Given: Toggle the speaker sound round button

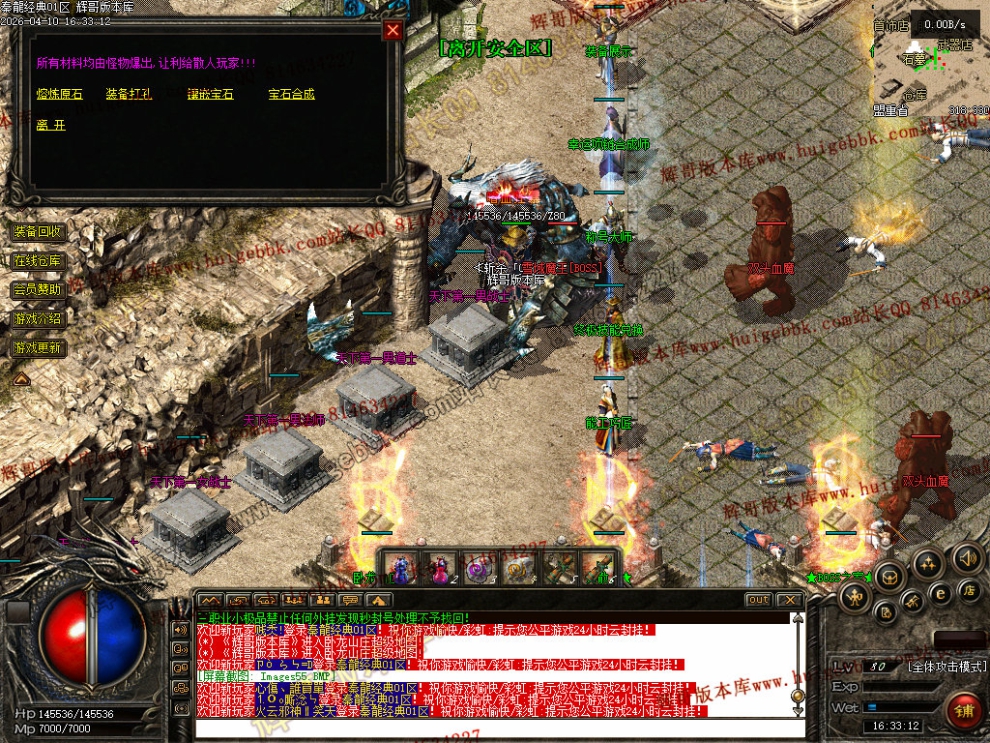Looking at the screenshot, I should point(966,557).
